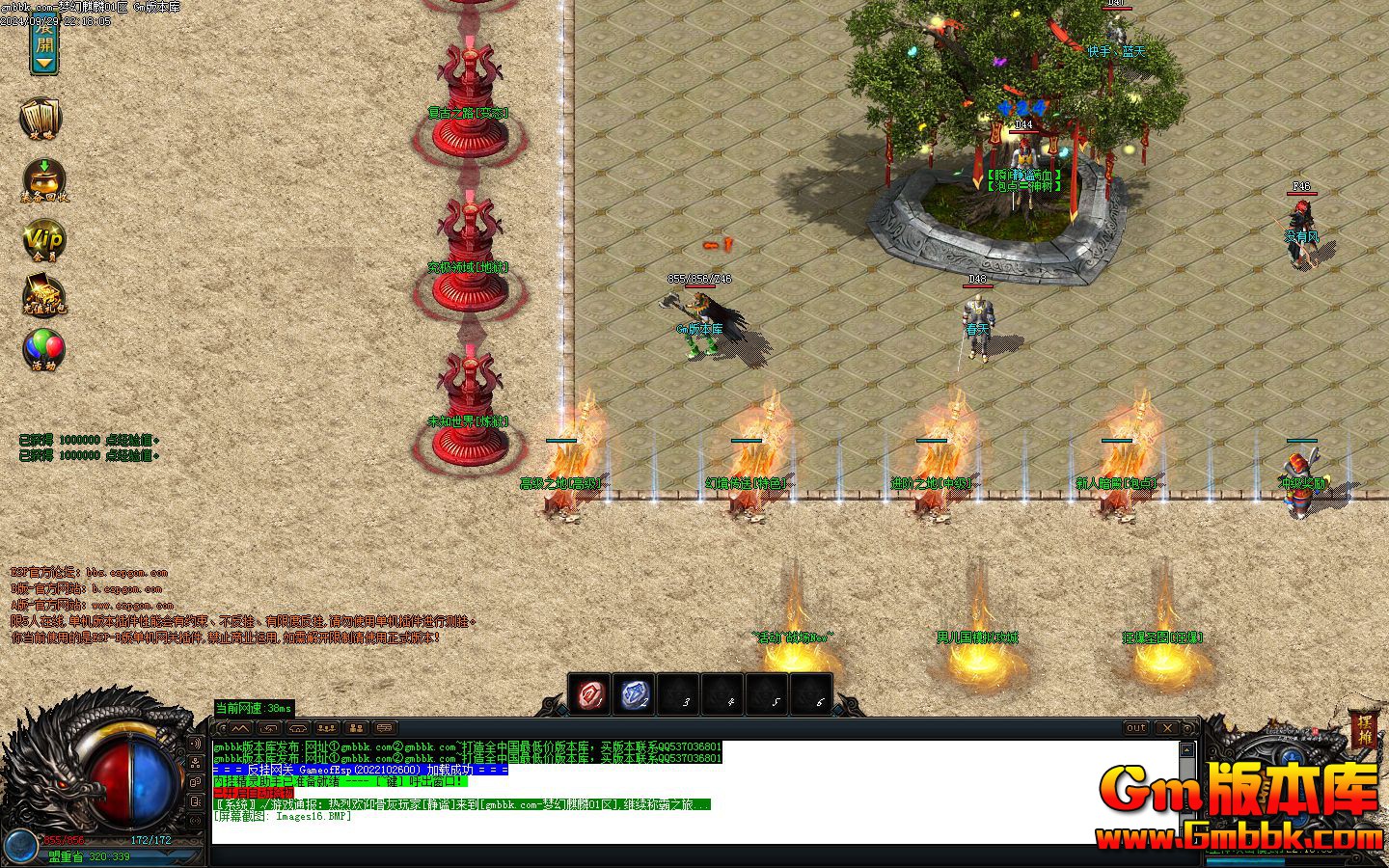Click the chat scrollbar up arrow
The width and height of the screenshot is (1389, 868).
[1187, 749]
